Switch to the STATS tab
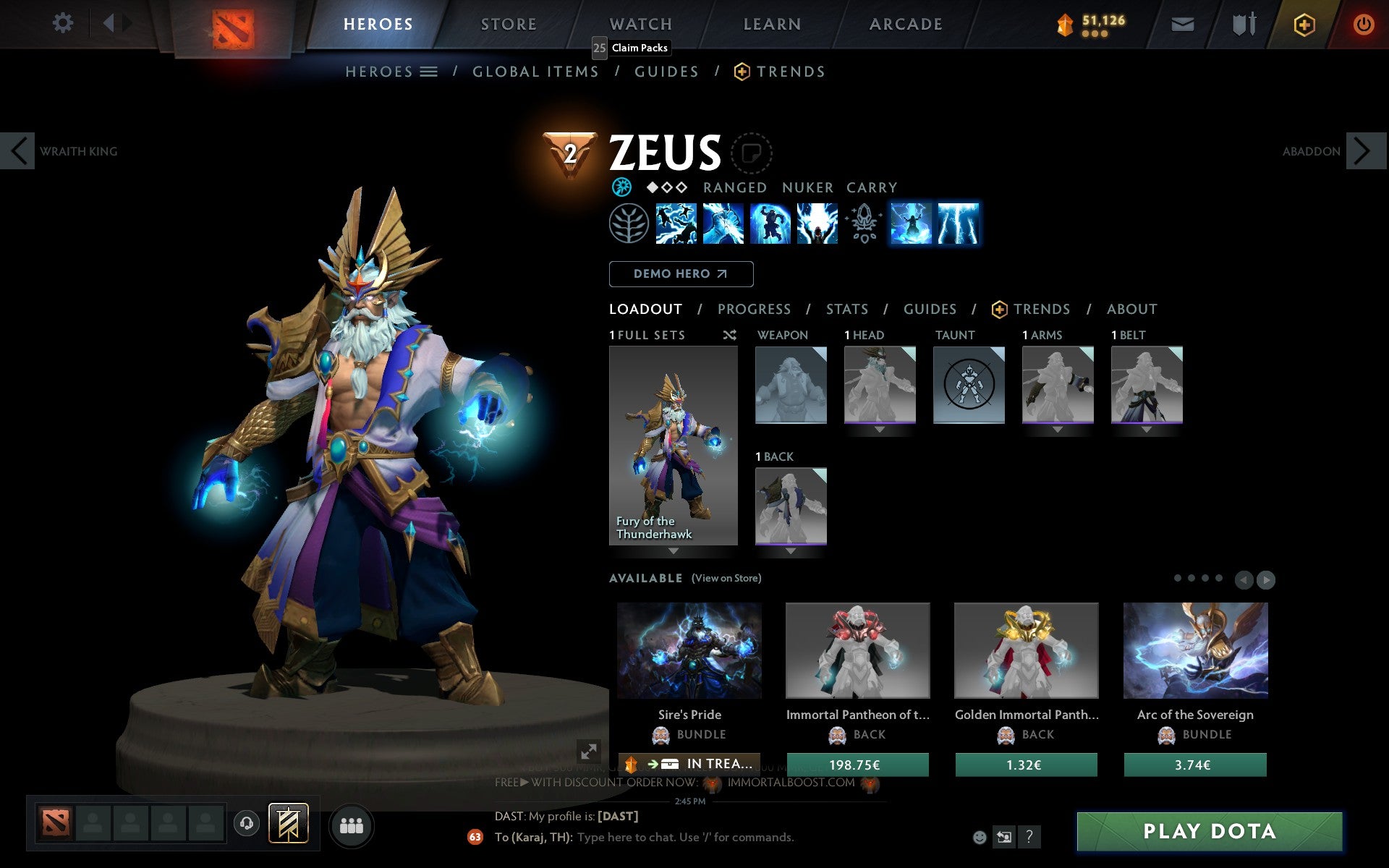Viewport: 1389px width, 868px height. coord(846,309)
